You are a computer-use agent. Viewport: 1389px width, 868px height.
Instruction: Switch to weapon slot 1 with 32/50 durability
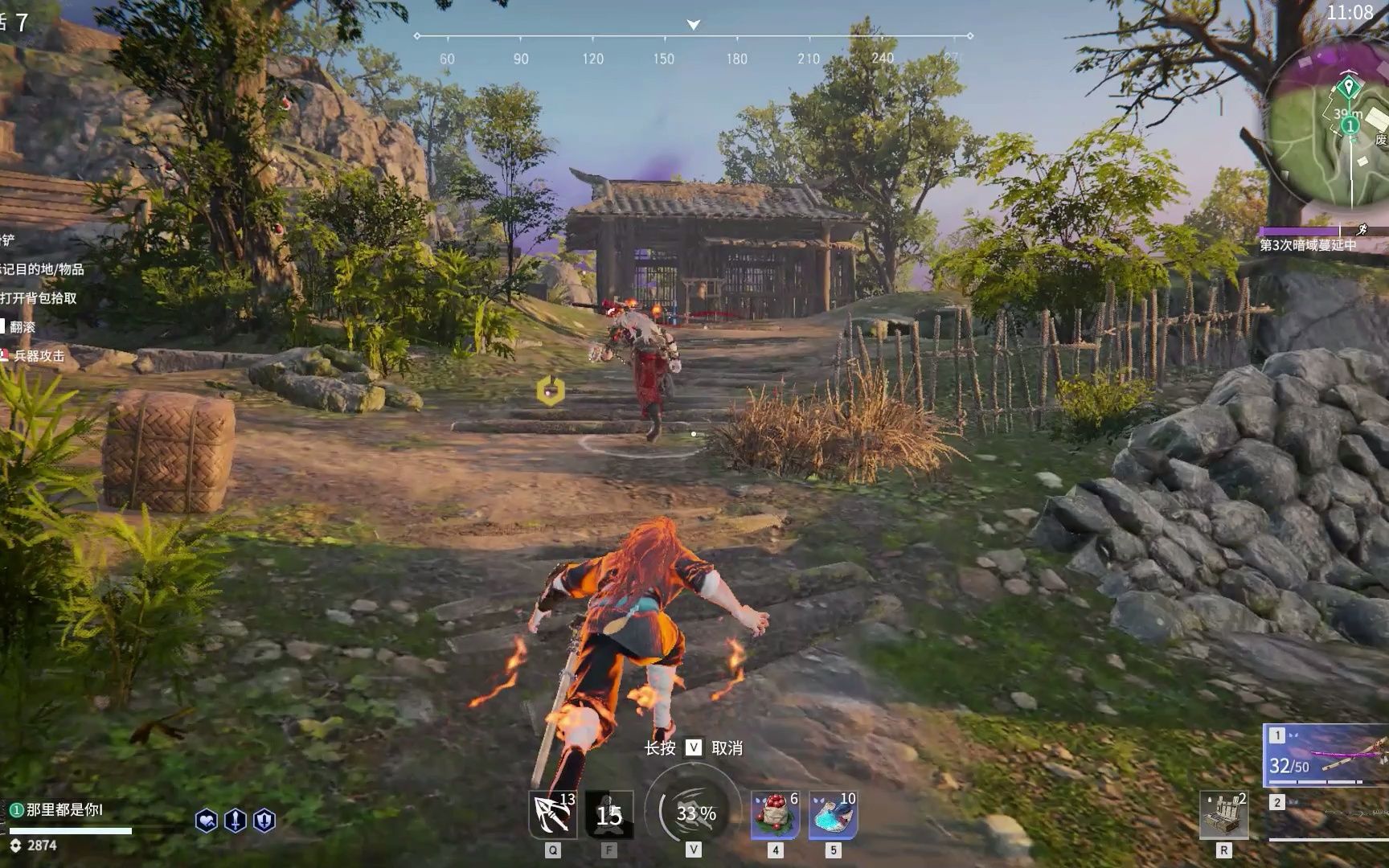tap(1326, 755)
